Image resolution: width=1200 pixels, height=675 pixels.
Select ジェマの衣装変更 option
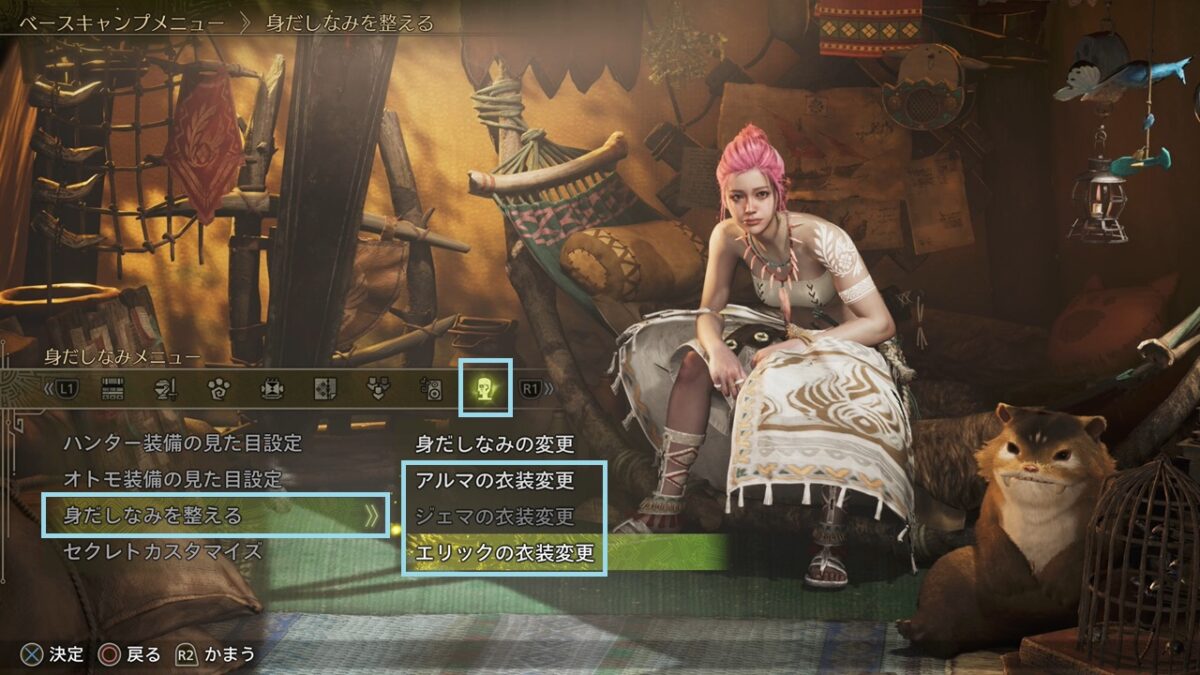pyautogui.click(x=495, y=516)
